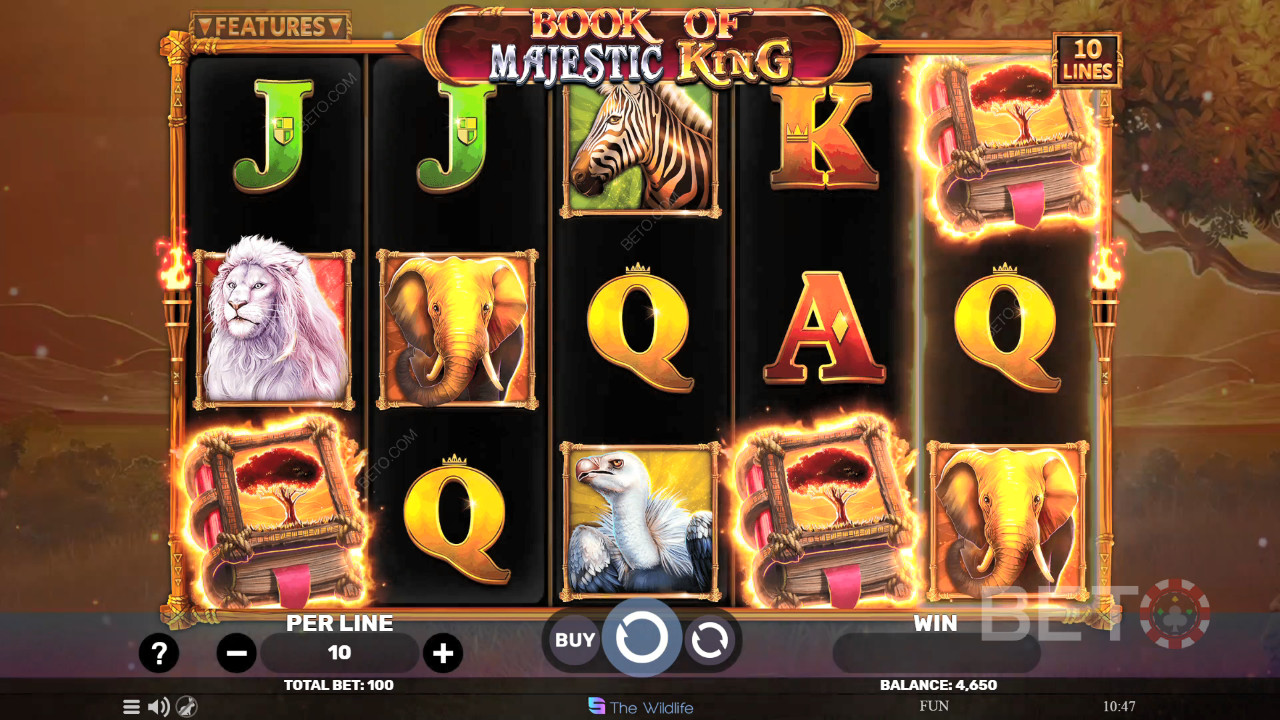Image resolution: width=1280 pixels, height=720 pixels.
Task: Open the hamburger menu
Action: coord(131,707)
